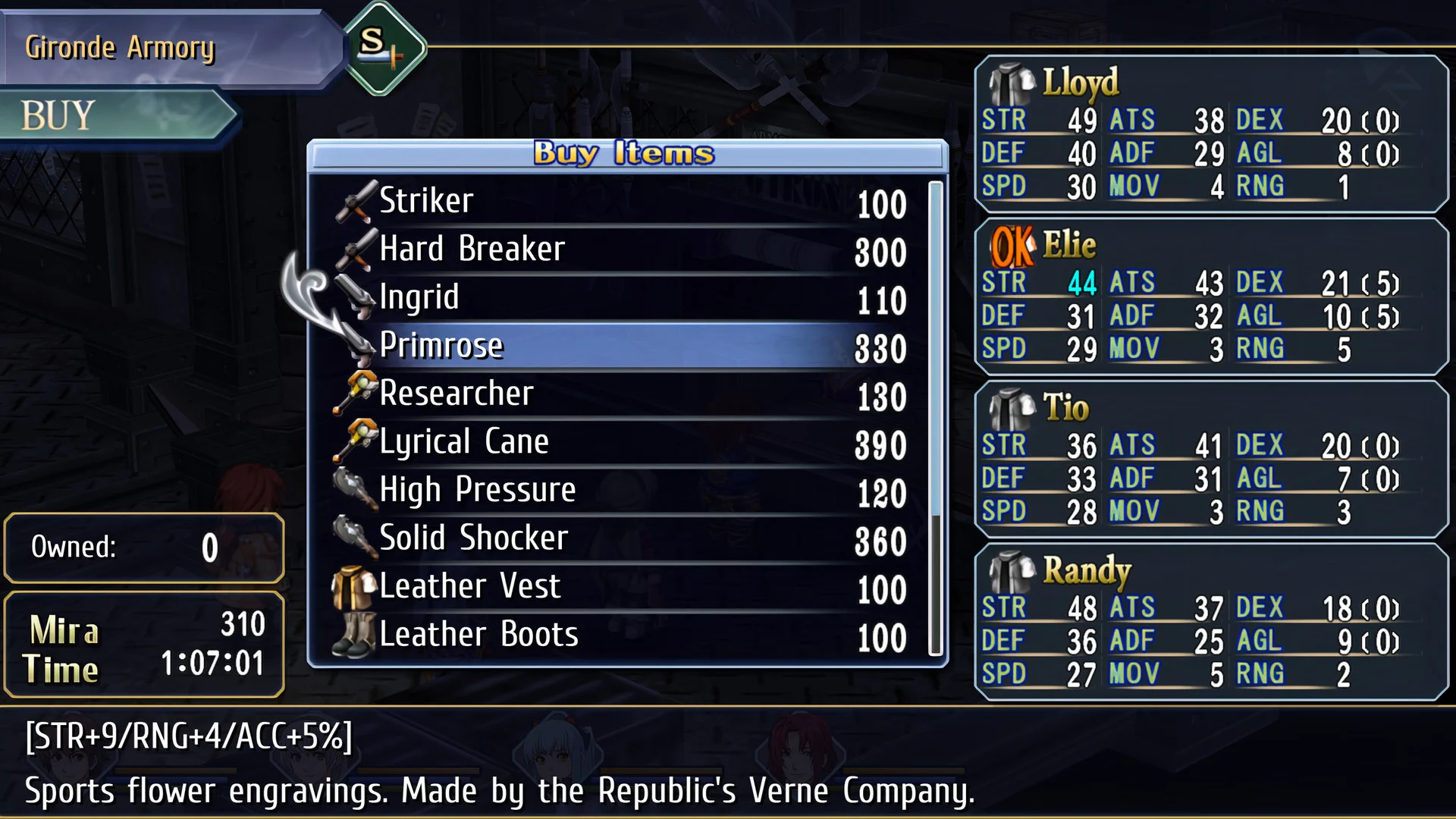
Task: Open the BUY shop tab
Action: tap(114, 116)
